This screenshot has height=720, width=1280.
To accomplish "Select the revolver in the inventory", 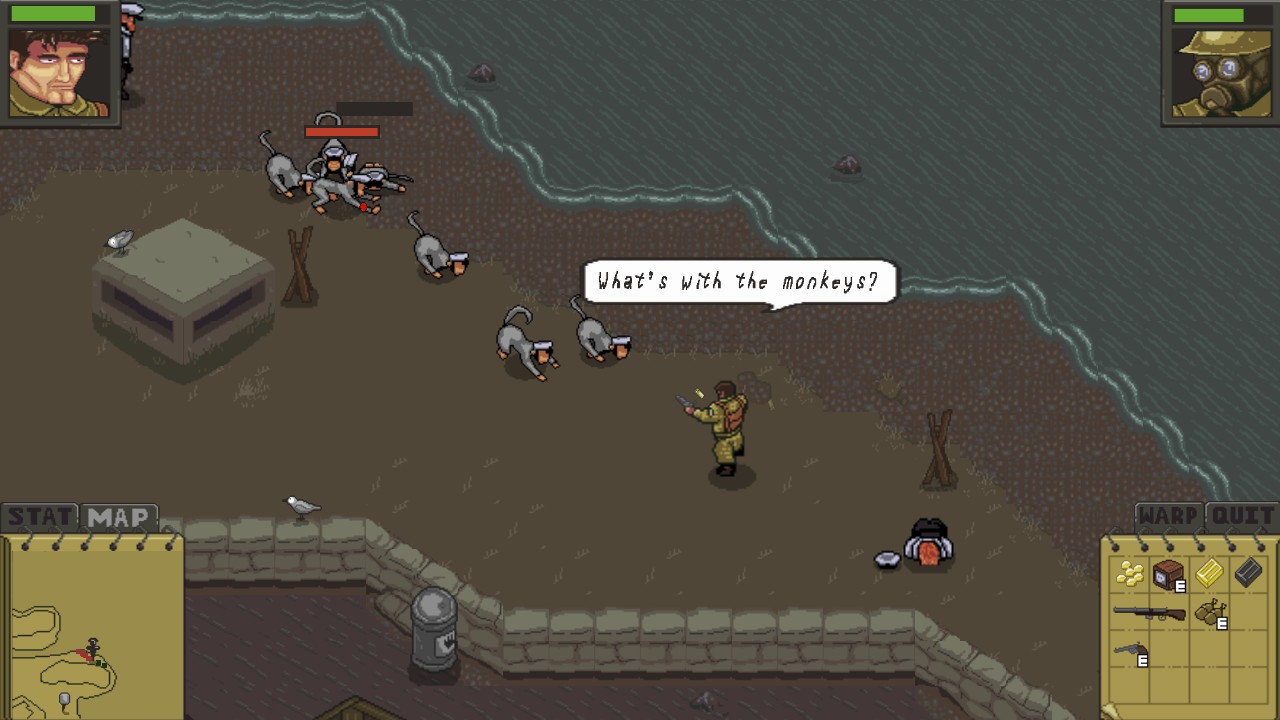I will (x=1128, y=649).
